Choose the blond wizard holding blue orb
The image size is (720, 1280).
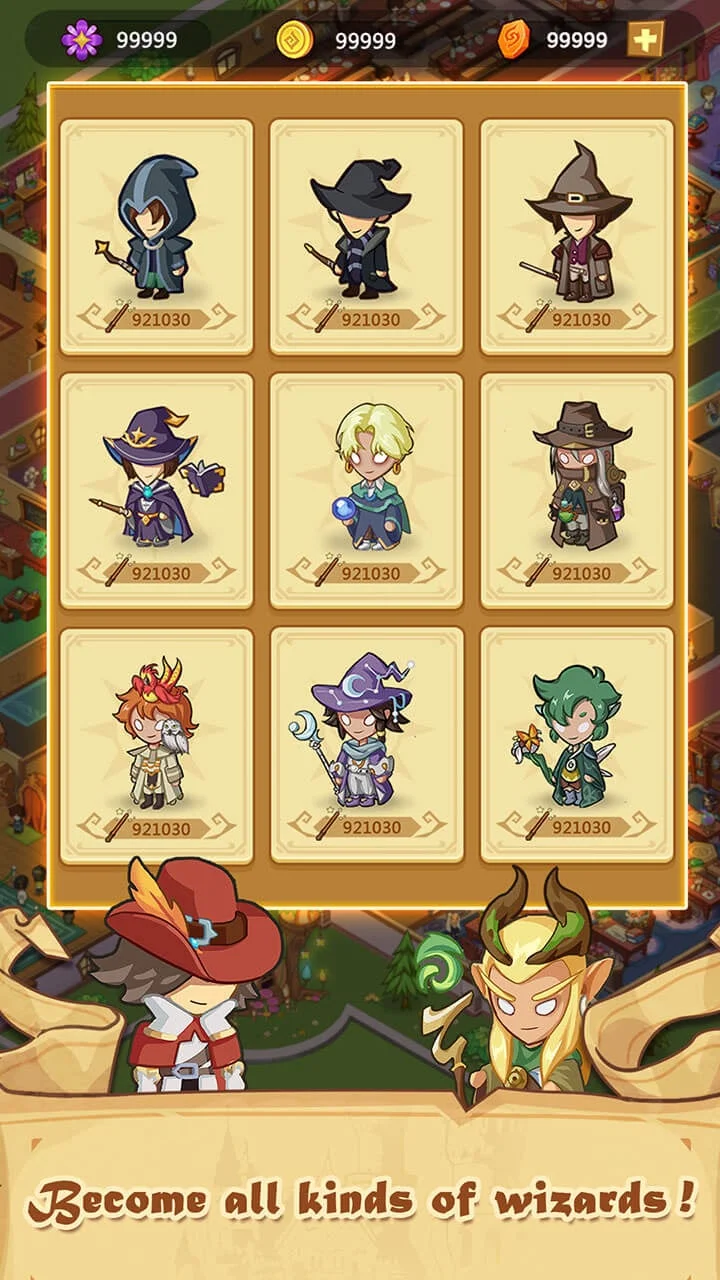(366, 490)
